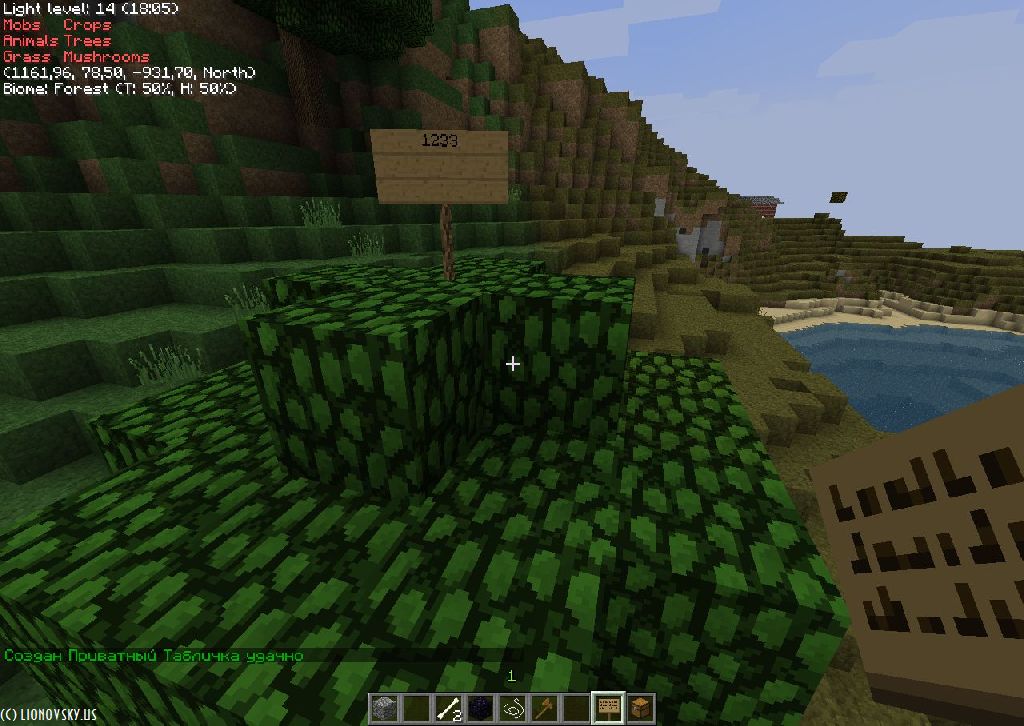Select the obsidian block slot

pyautogui.click(x=481, y=708)
